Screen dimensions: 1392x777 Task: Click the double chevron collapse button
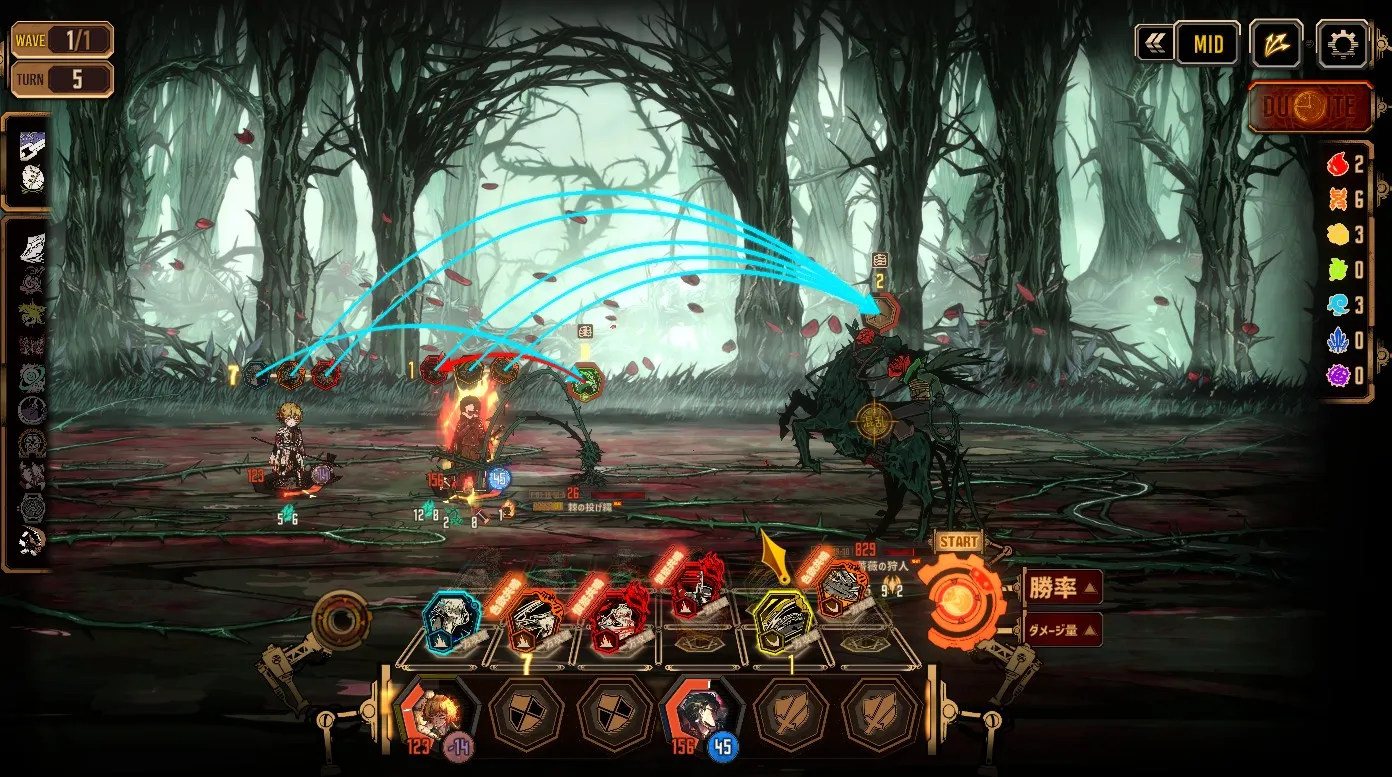point(1154,44)
